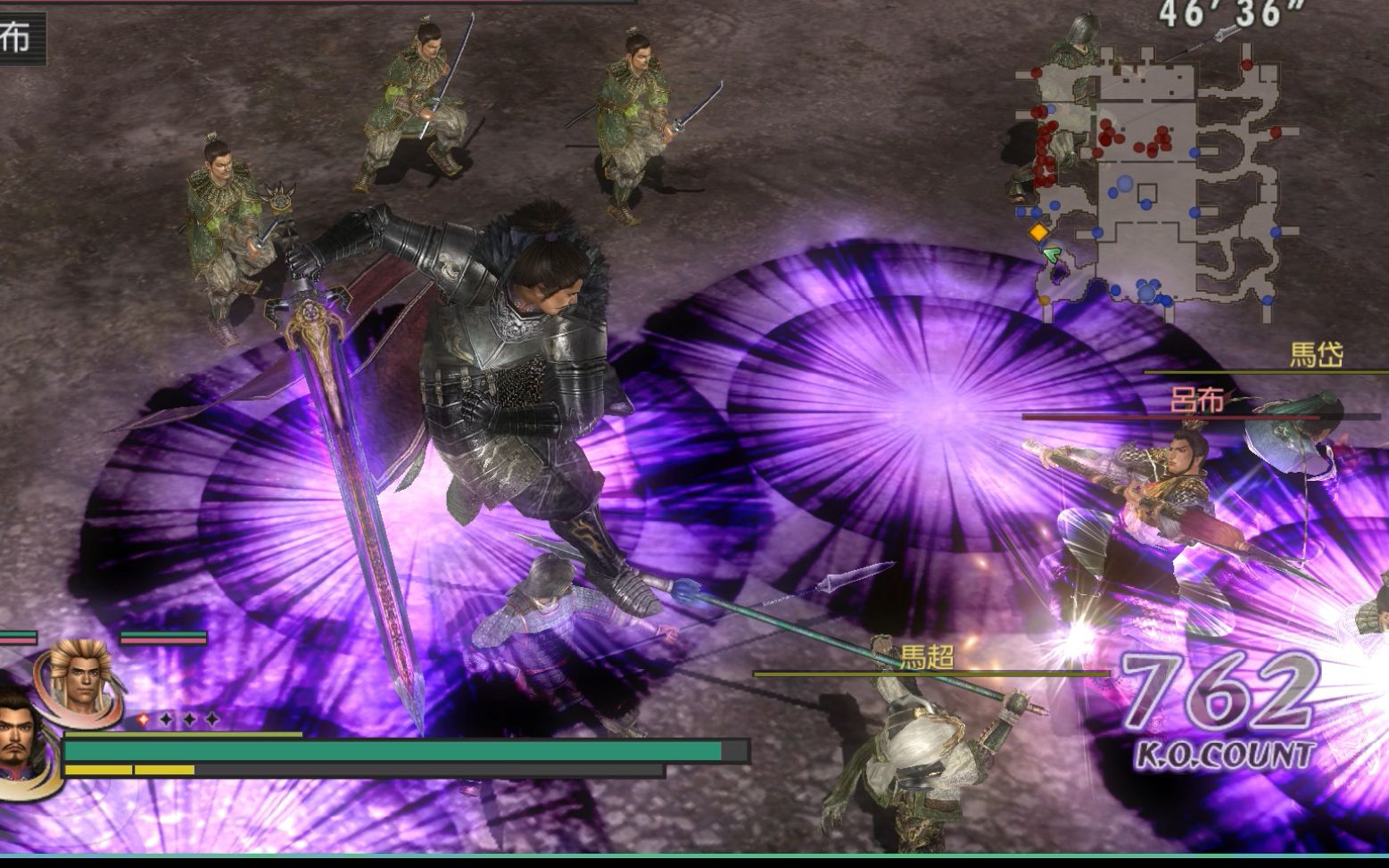The width and height of the screenshot is (1389, 868).
Task: Click the green player arrow on minimap
Action: tap(1053, 255)
